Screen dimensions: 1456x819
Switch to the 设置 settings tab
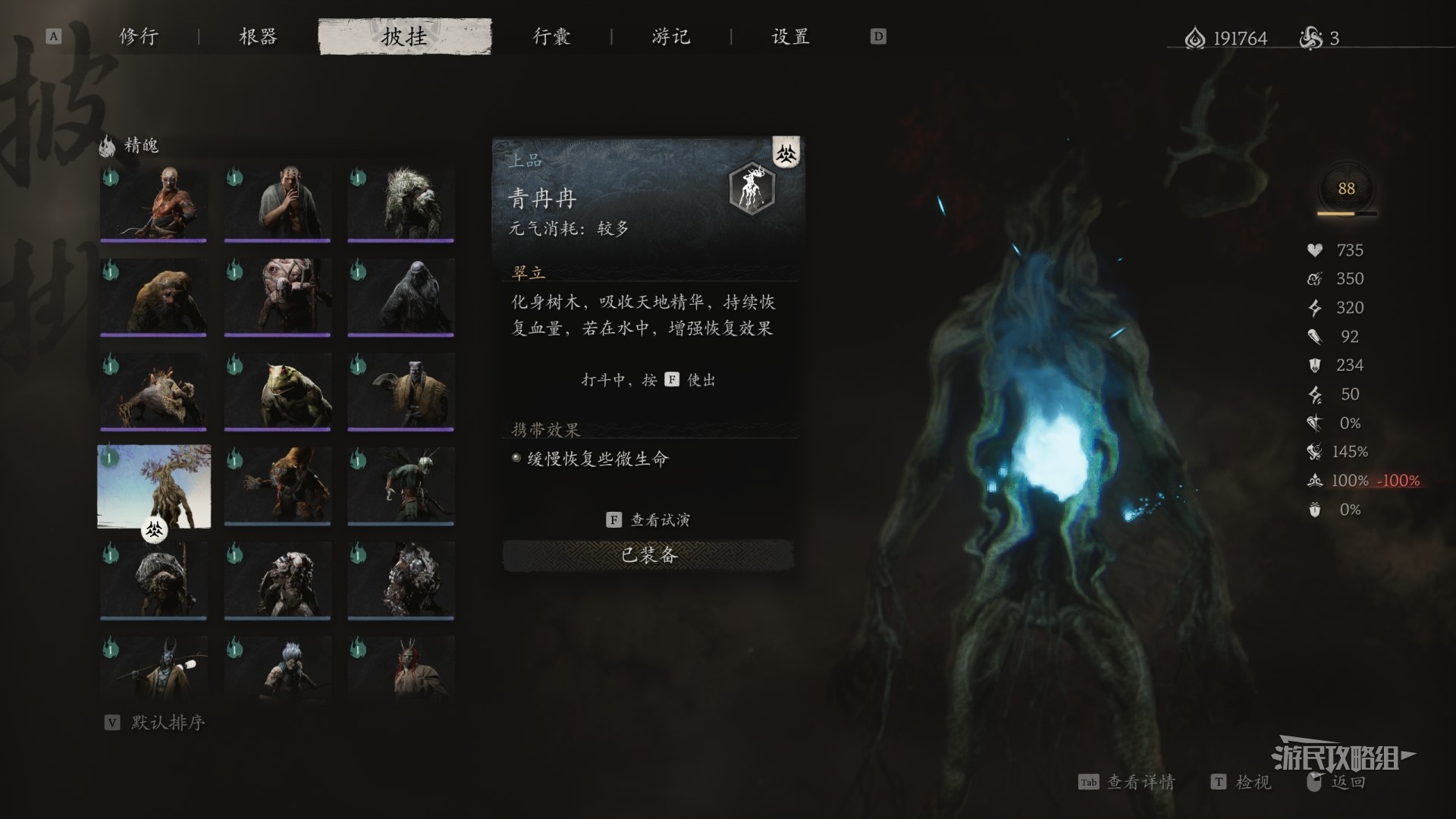click(790, 36)
